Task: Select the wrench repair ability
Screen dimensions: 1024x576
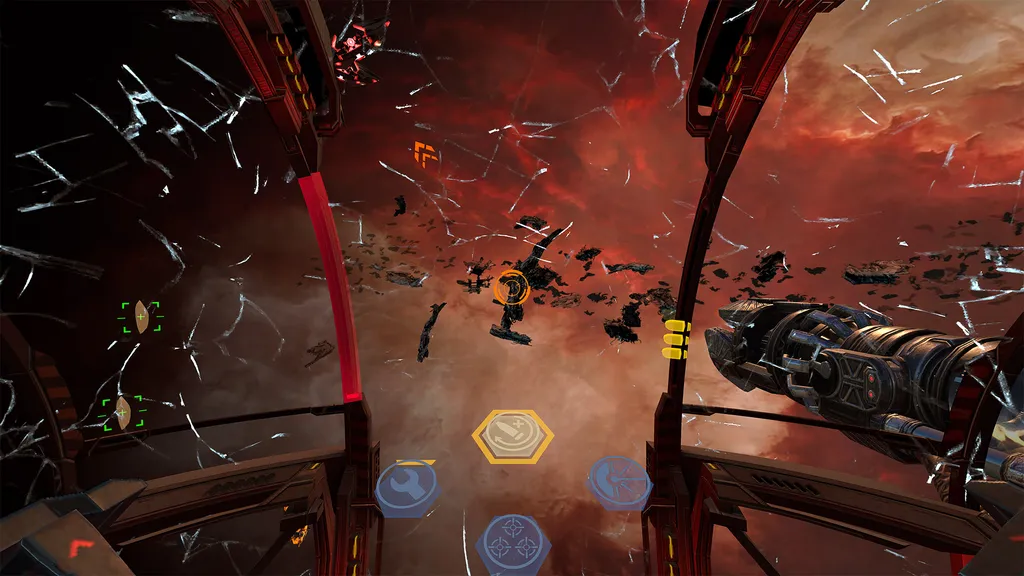Action: click(x=408, y=487)
